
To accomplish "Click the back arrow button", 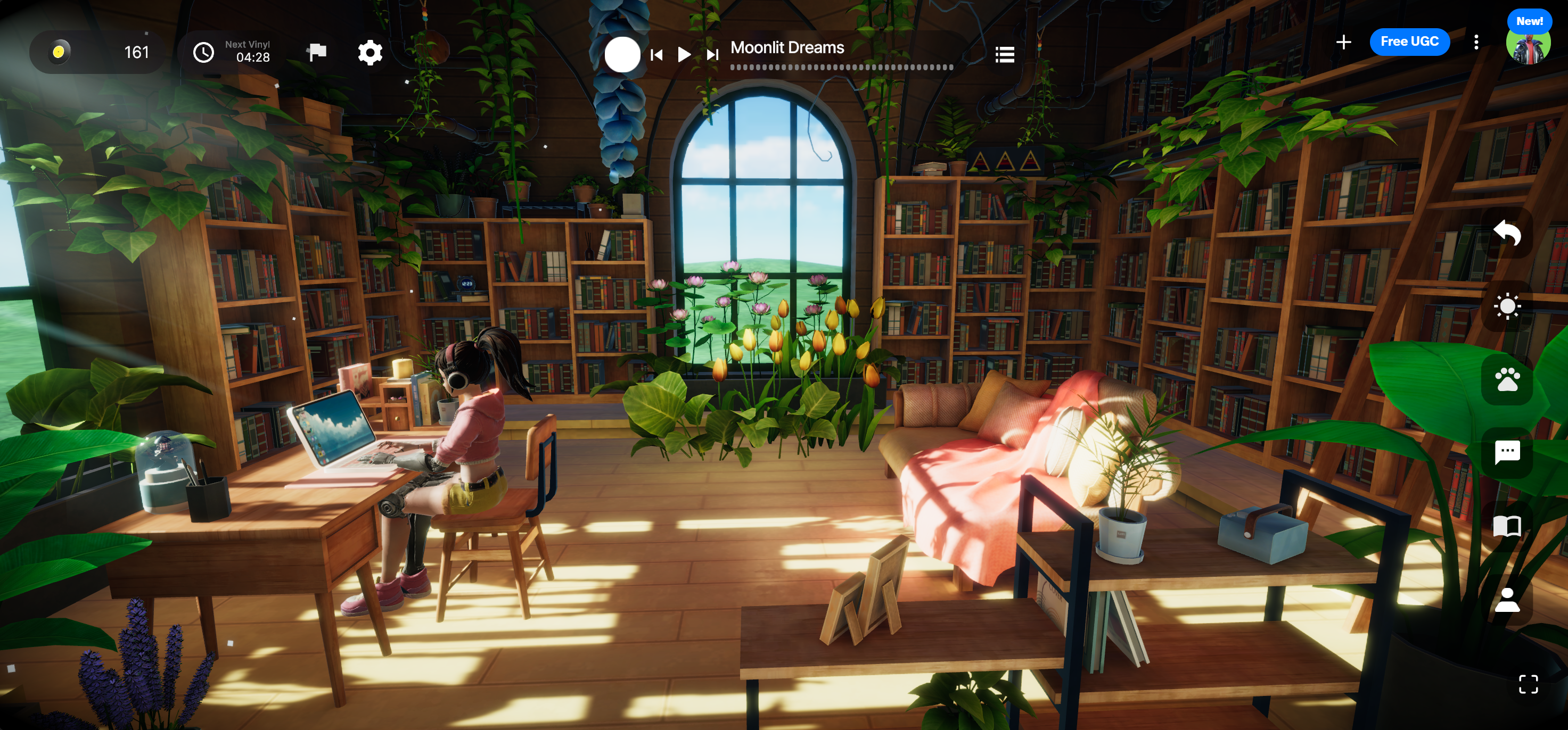I will (x=1507, y=233).
